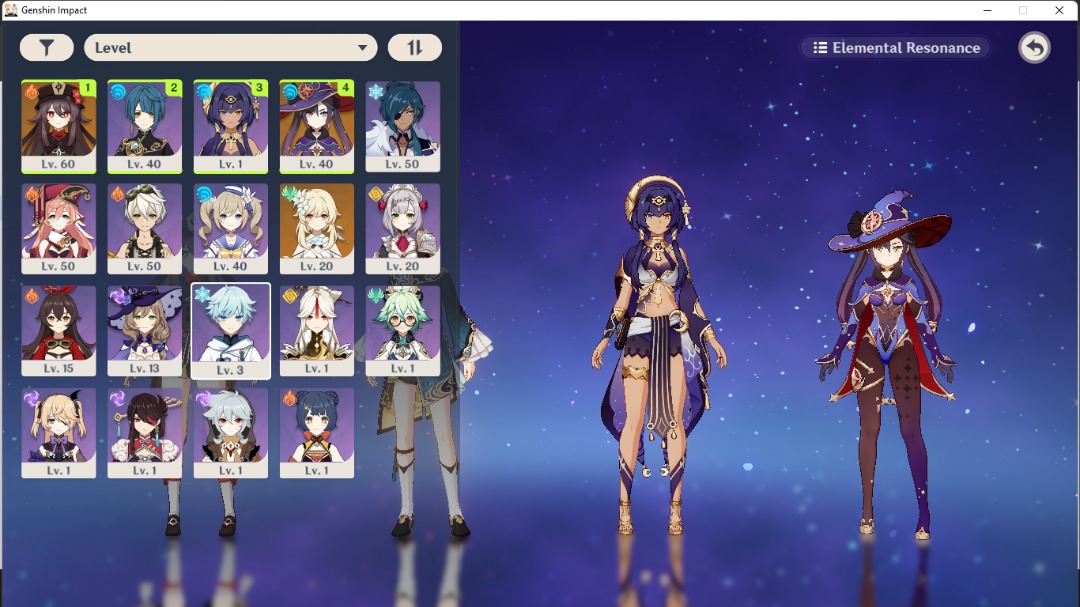Select the Lv. 60 Hu Tao portrait
This screenshot has height=607, width=1080.
point(59,126)
